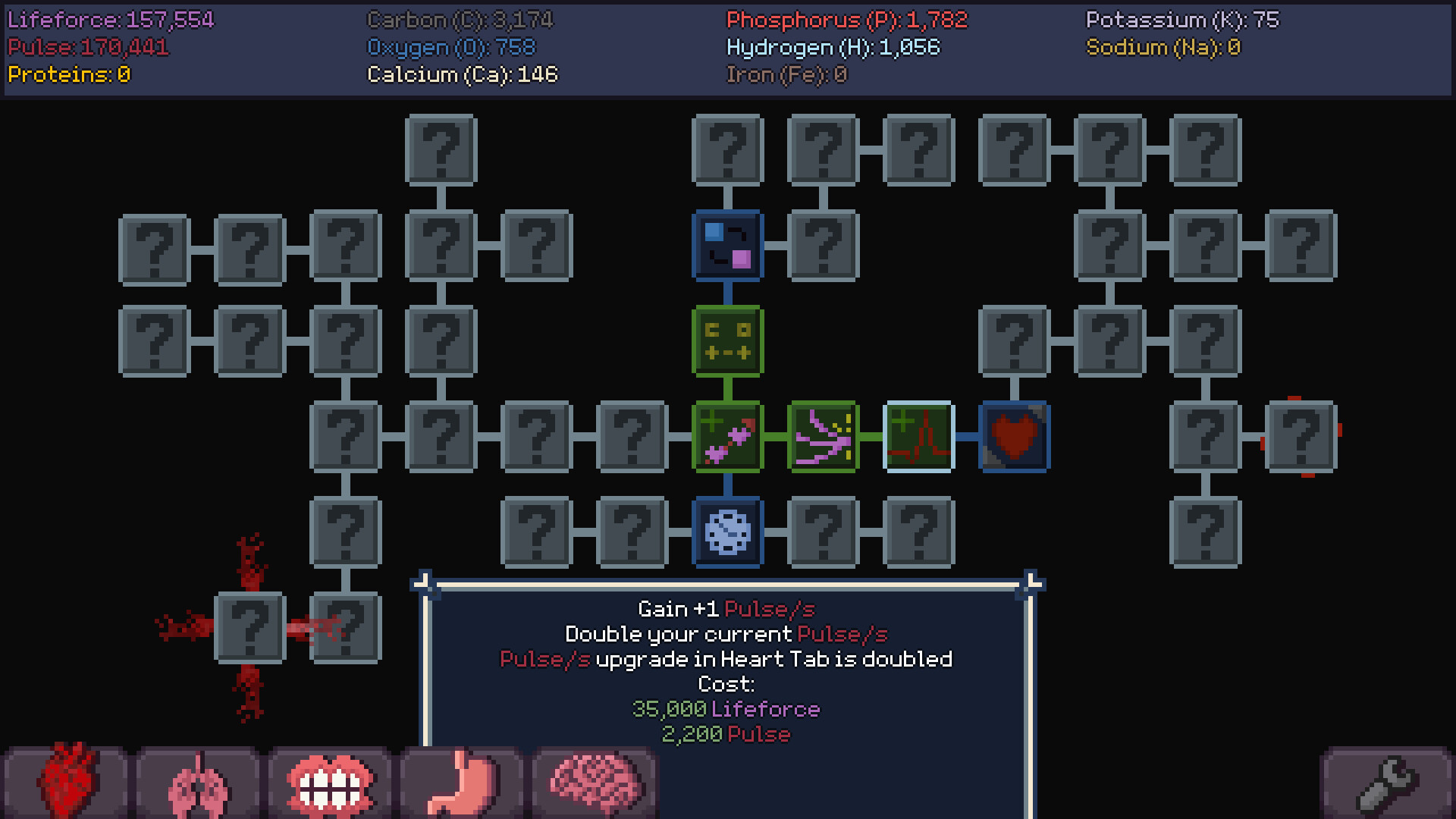Switch to the Brain tab

tap(595, 781)
